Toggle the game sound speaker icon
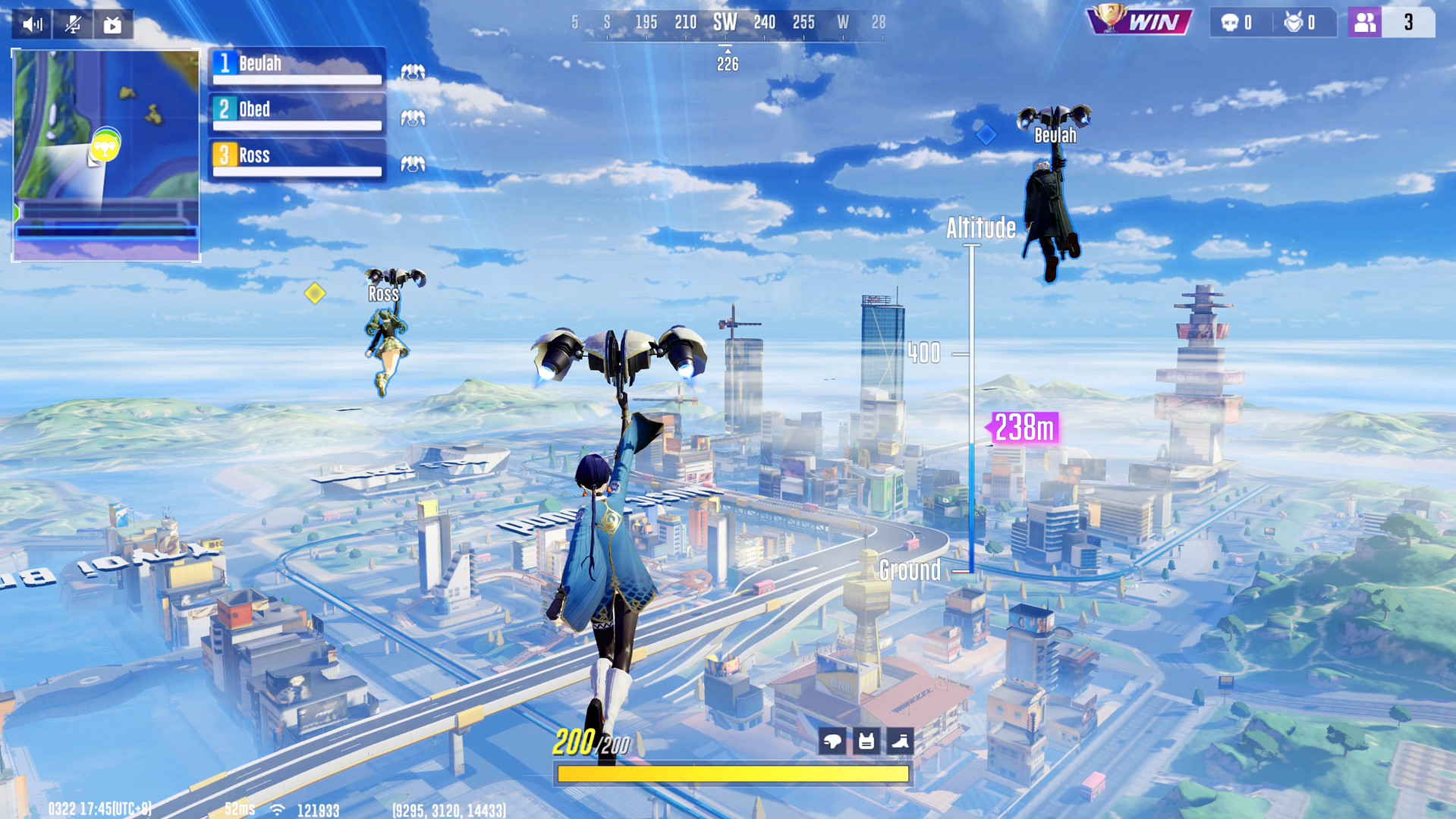Viewport: 1456px width, 819px height. click(31, 24)
